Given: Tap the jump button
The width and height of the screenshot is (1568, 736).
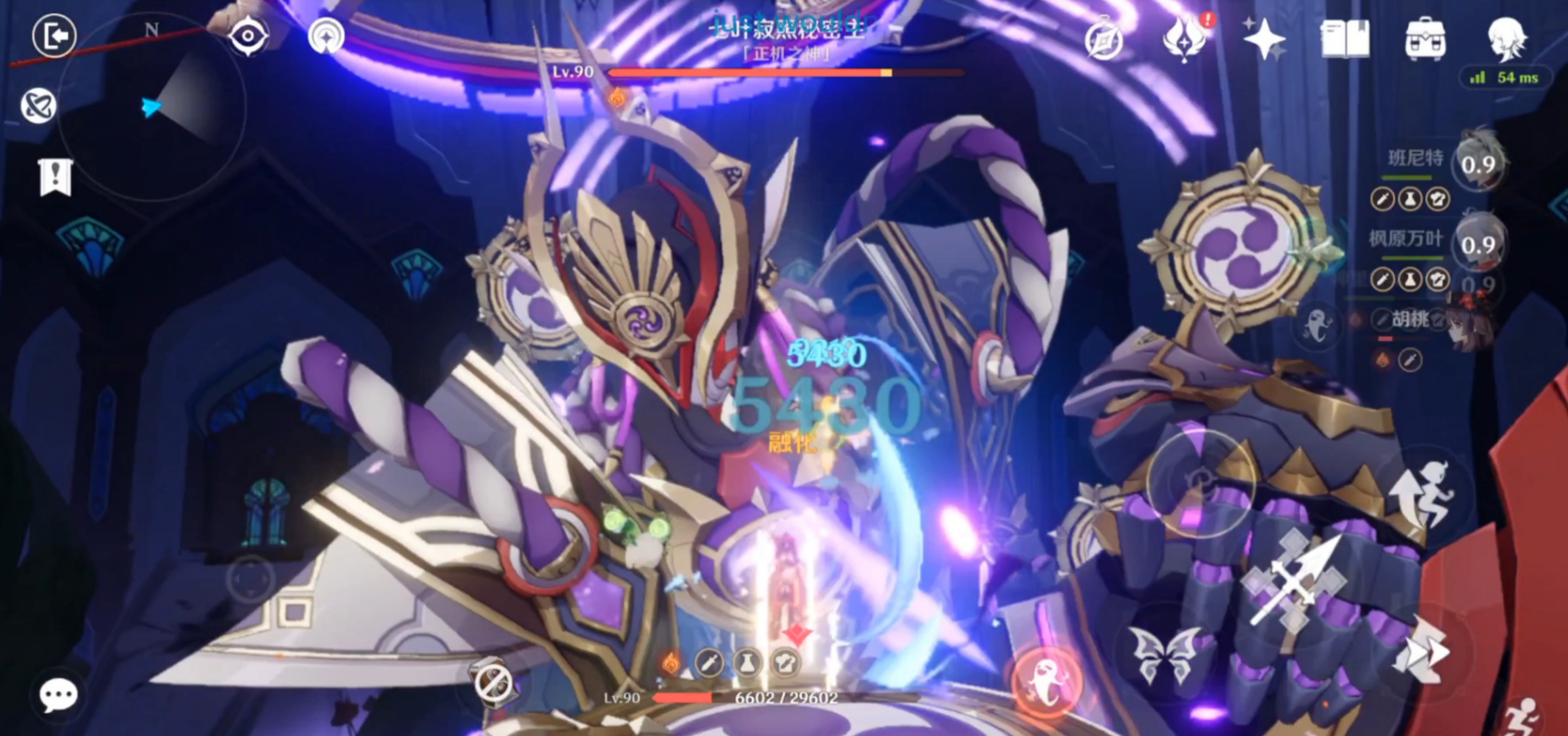Looking at the screenshot, I should pyautogui.click(x=1422, y=493).
